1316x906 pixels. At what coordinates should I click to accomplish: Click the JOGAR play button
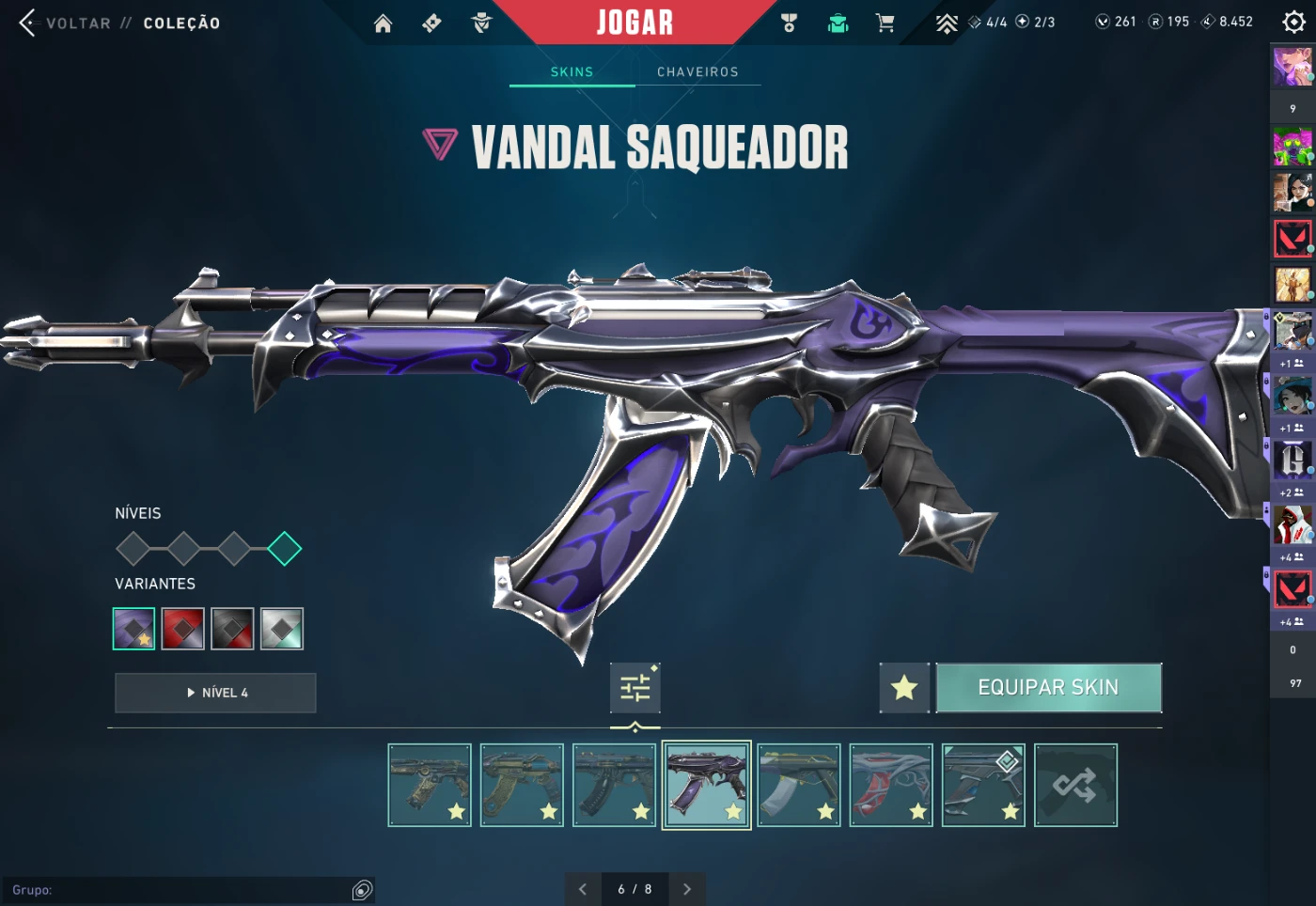[x=634, y=22]
